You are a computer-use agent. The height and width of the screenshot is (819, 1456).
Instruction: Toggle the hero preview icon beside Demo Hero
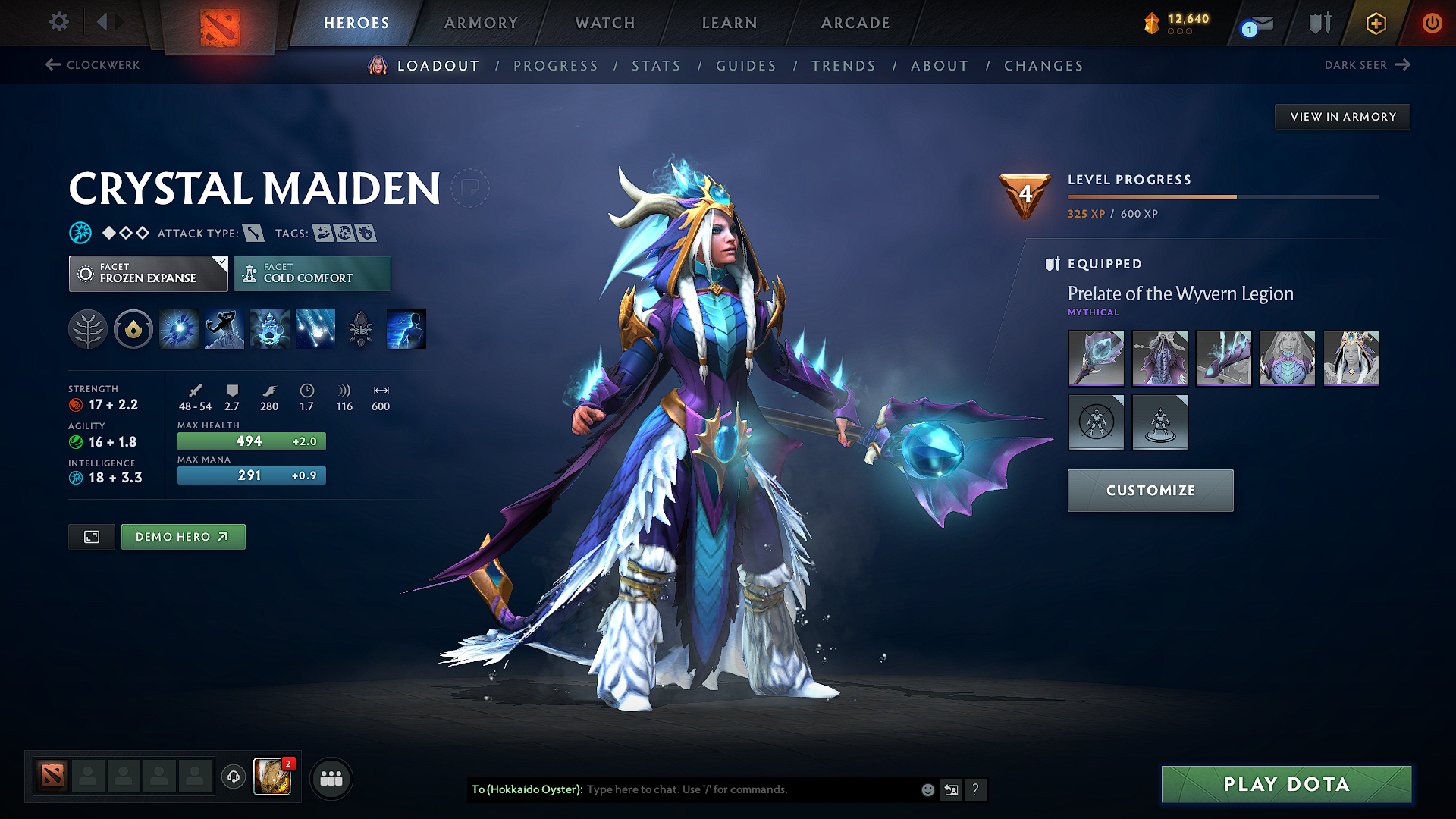[91, 536]
